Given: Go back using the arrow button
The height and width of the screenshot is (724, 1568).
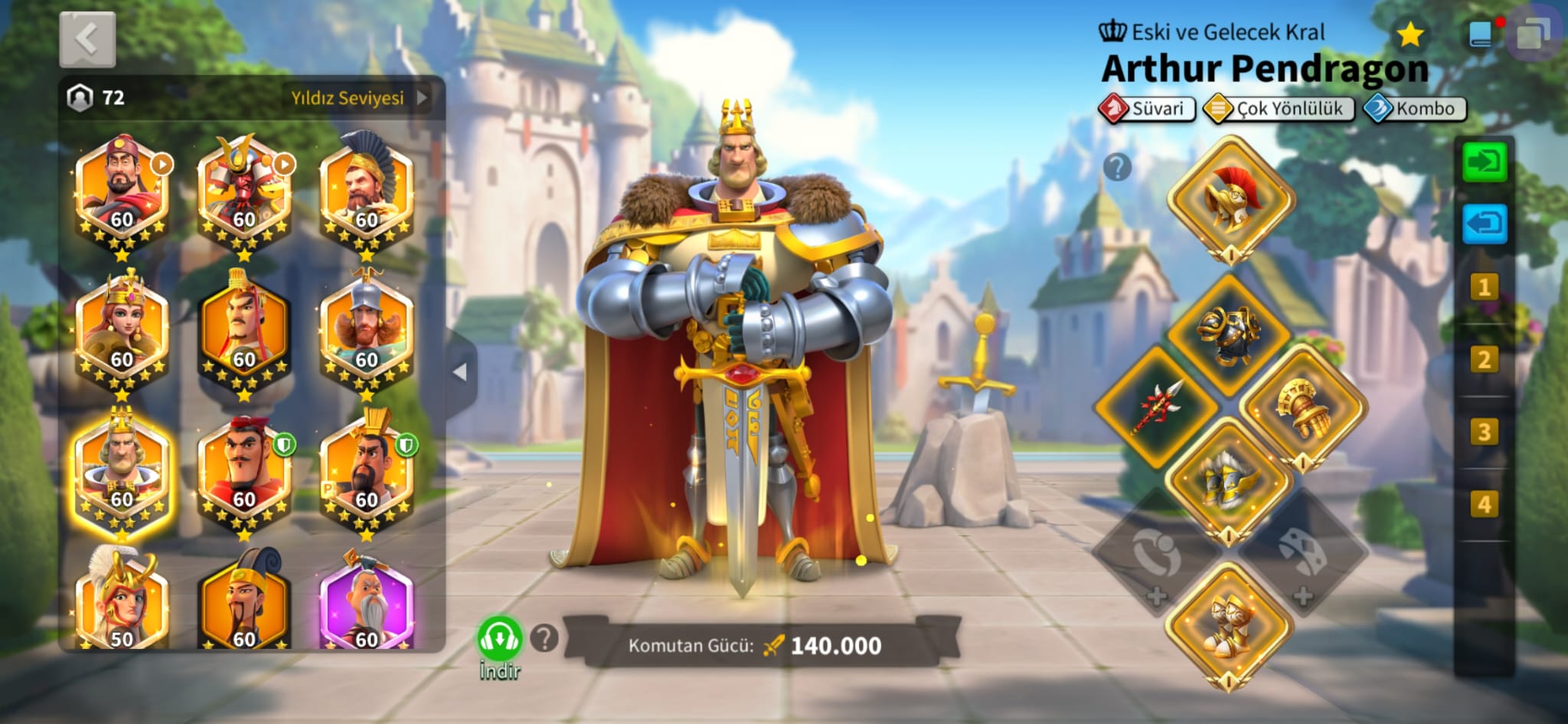Looking at the screenshot, I should [x=87, y=38].
